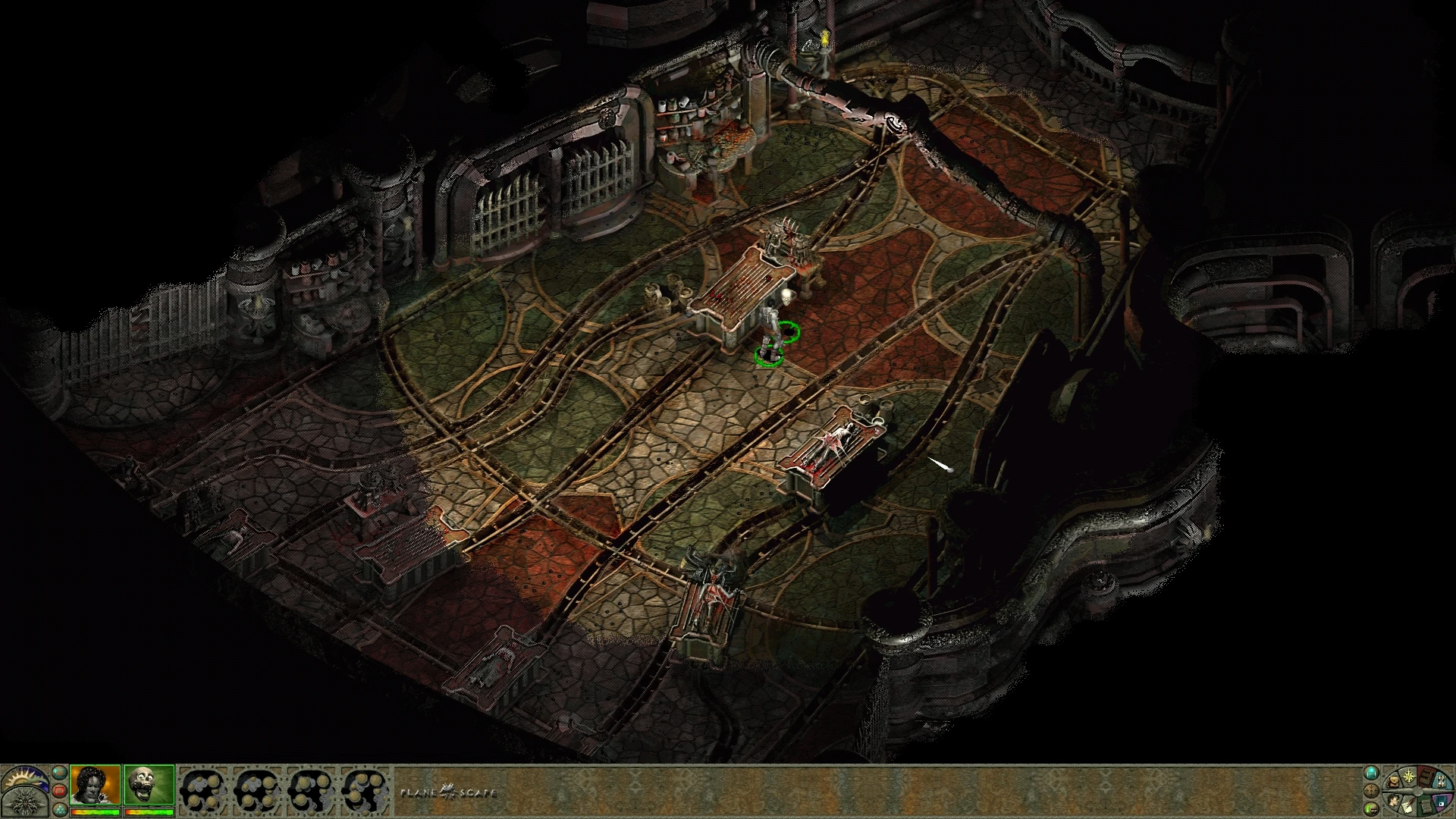Click the formation arrows dial button
The width and height of the screenshot is (1456, 819).
point(1371,791)
